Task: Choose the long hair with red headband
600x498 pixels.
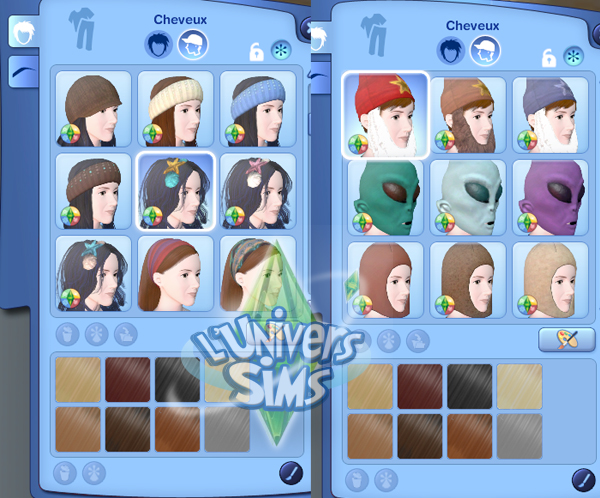Action: [x=175, y=272]
